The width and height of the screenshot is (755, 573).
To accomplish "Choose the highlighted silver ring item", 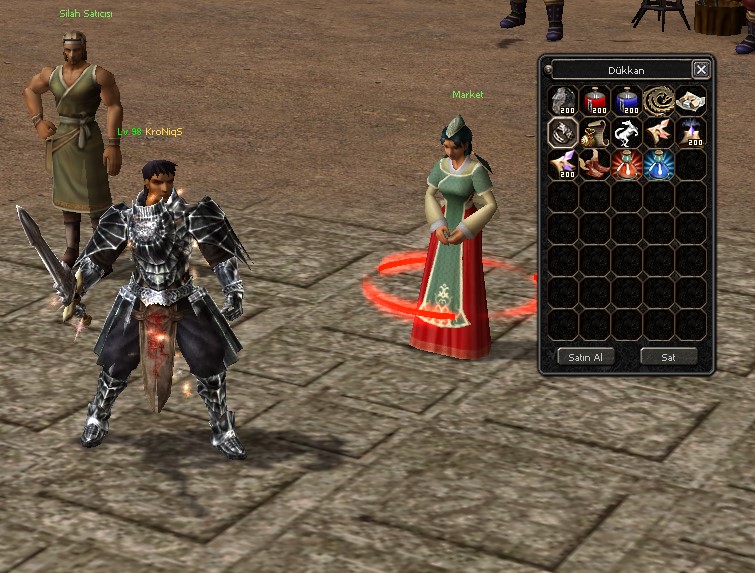I will 563,132.
